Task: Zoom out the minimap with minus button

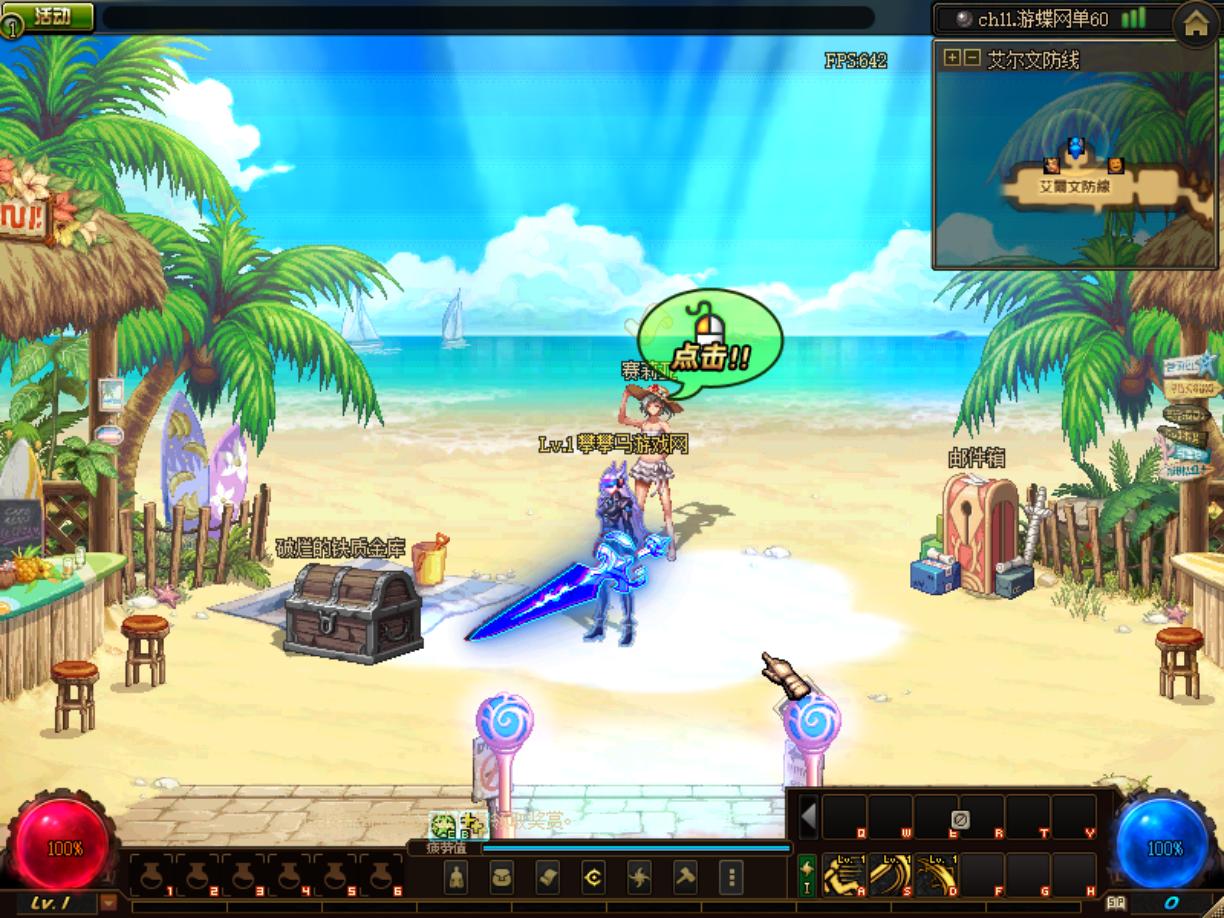Action: (x=971, y=58)
